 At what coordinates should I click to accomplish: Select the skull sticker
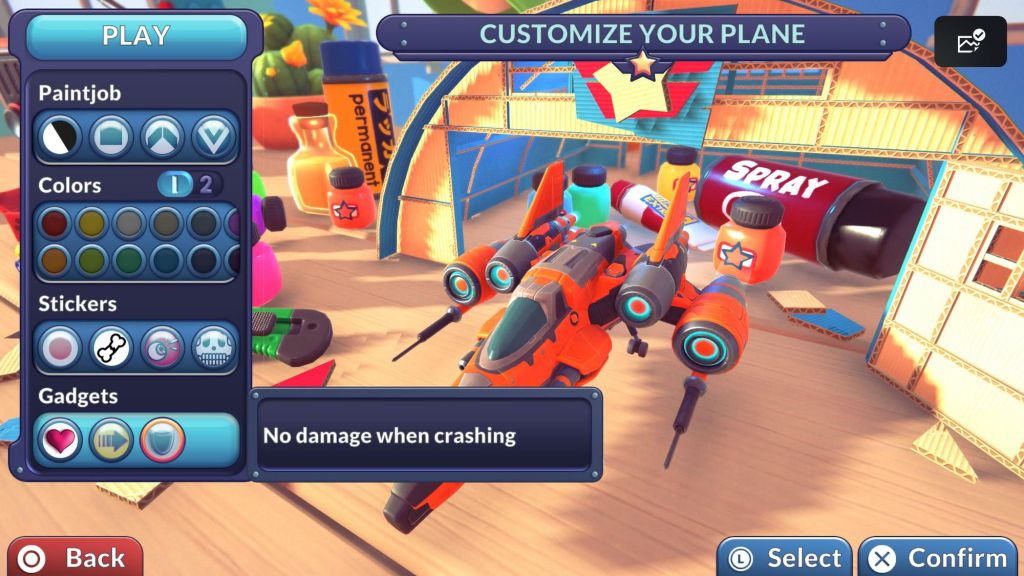213,347
